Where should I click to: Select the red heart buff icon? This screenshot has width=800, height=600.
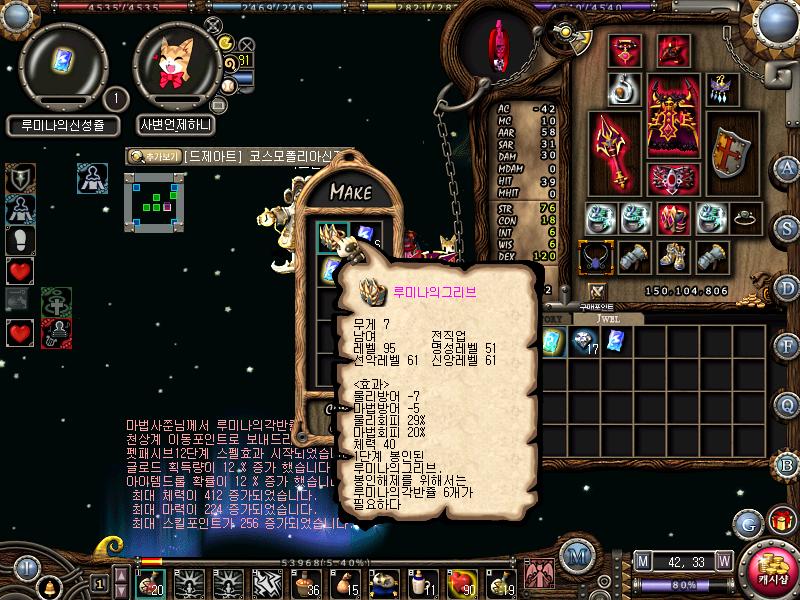20,270
